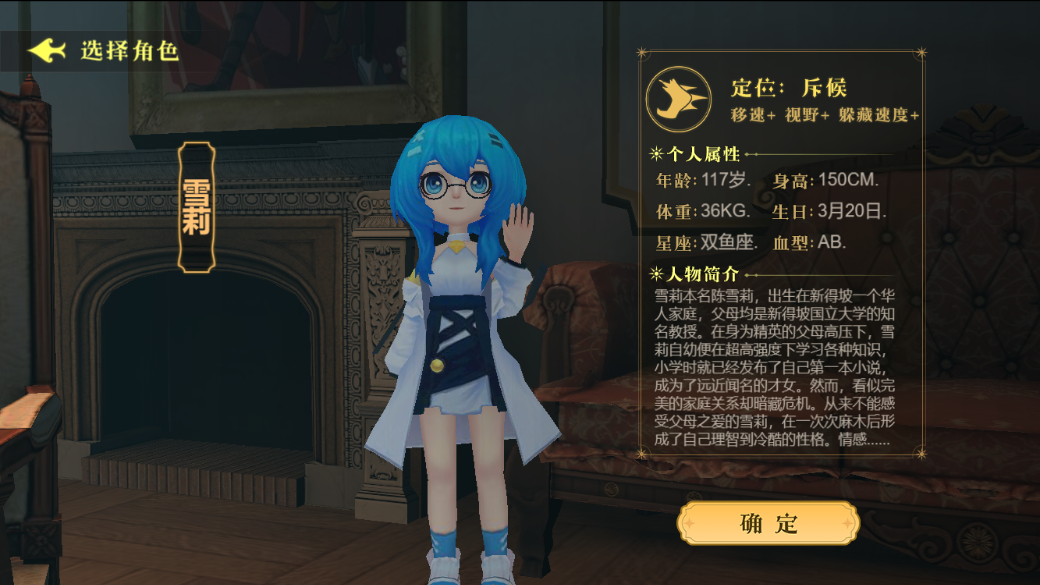Confirm character with the 确定 button
The image size is (1040, 585).
point(768,522)
